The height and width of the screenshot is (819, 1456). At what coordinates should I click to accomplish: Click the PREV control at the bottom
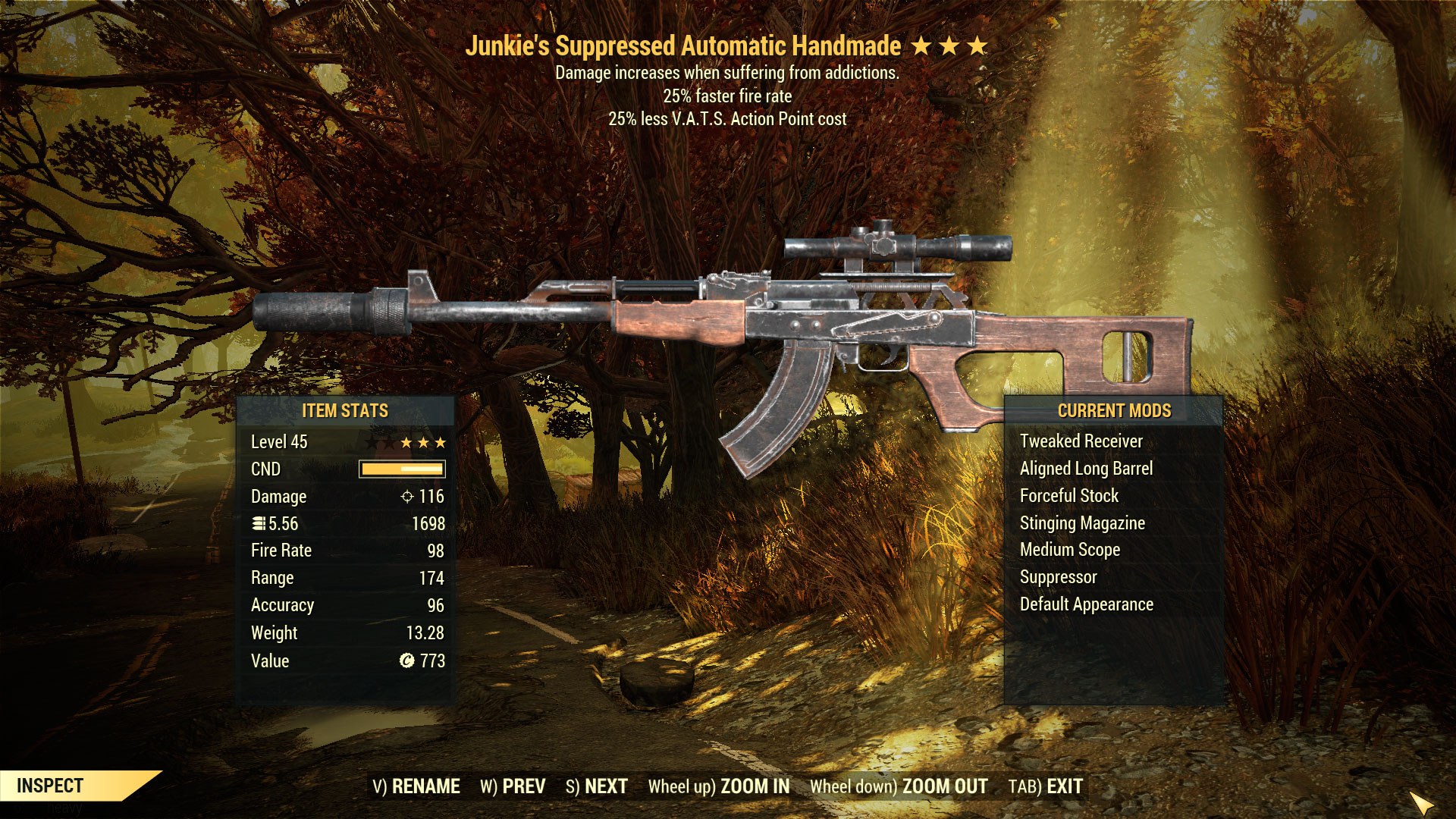(522, 786)
